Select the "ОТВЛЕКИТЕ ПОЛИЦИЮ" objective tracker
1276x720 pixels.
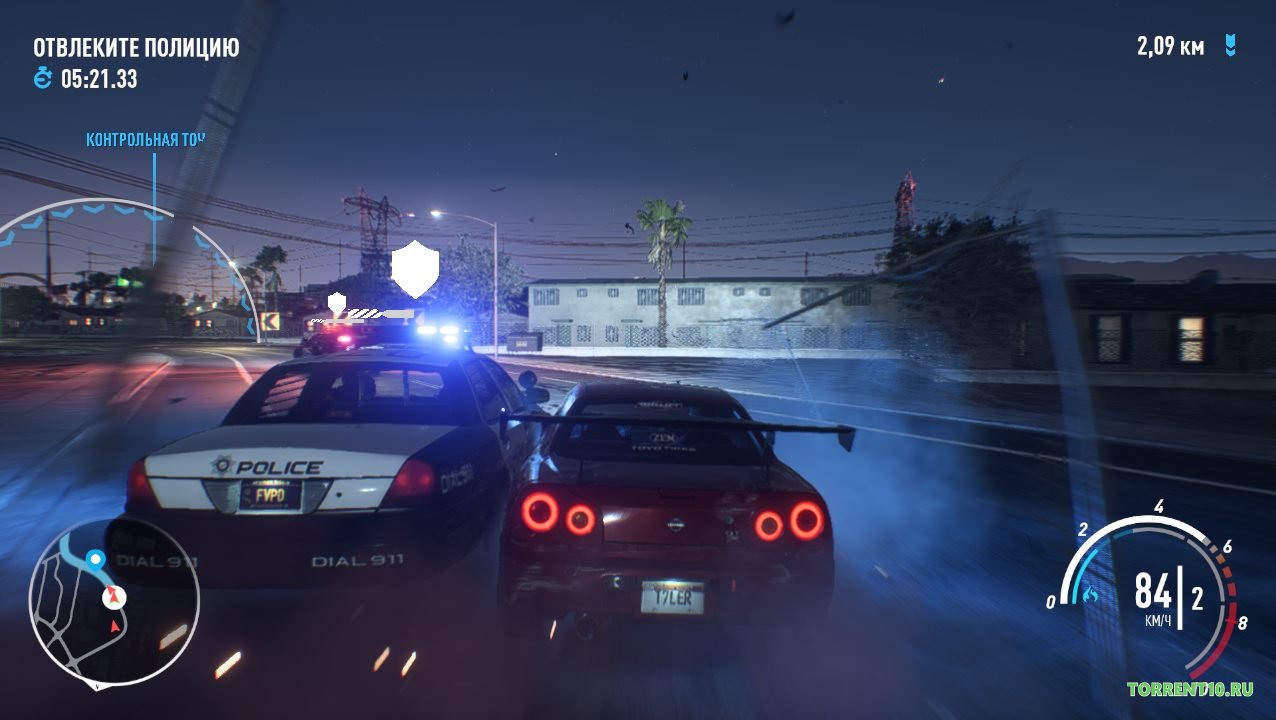point(136,47)
